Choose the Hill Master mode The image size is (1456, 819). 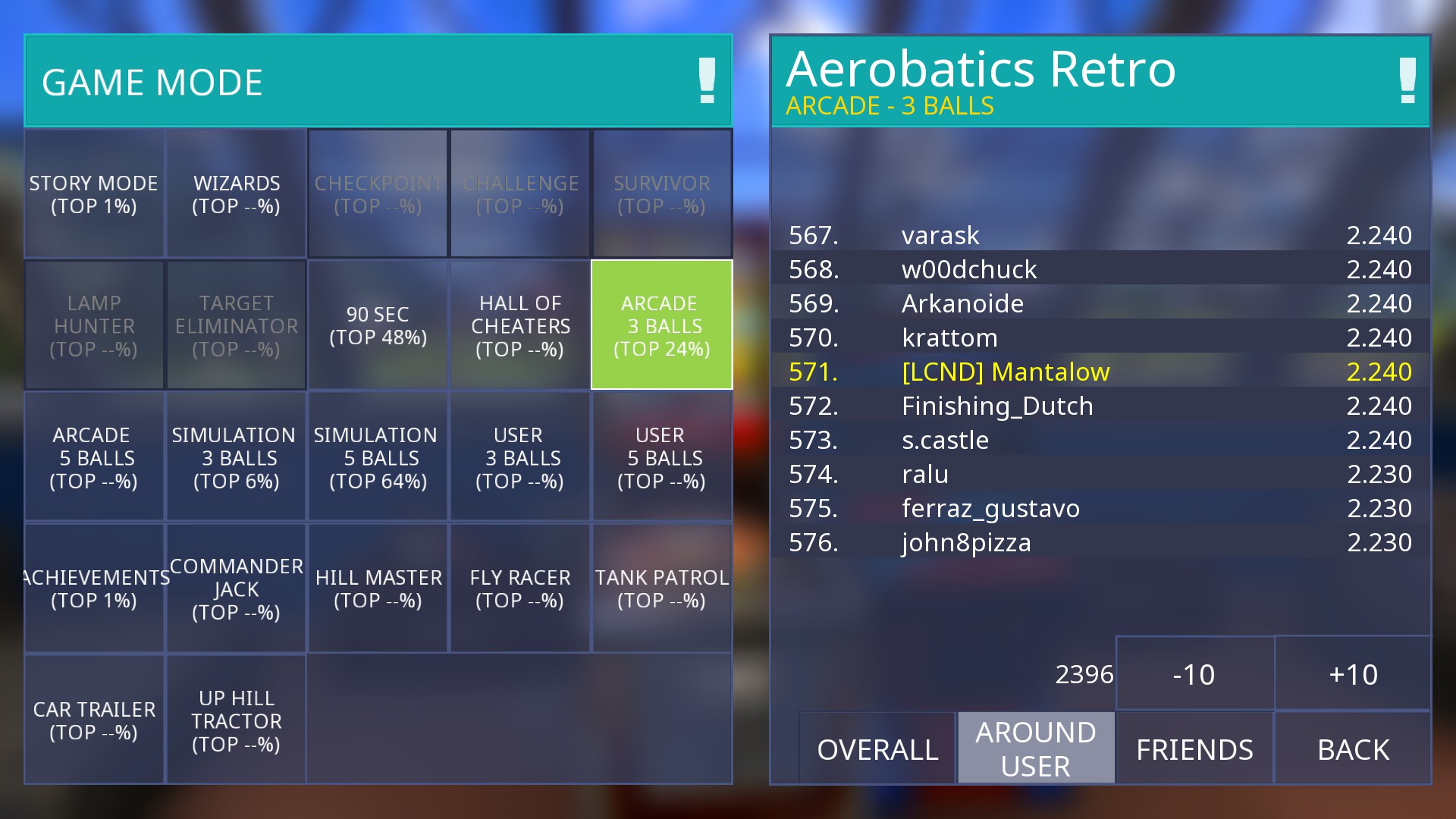(378, 588)
